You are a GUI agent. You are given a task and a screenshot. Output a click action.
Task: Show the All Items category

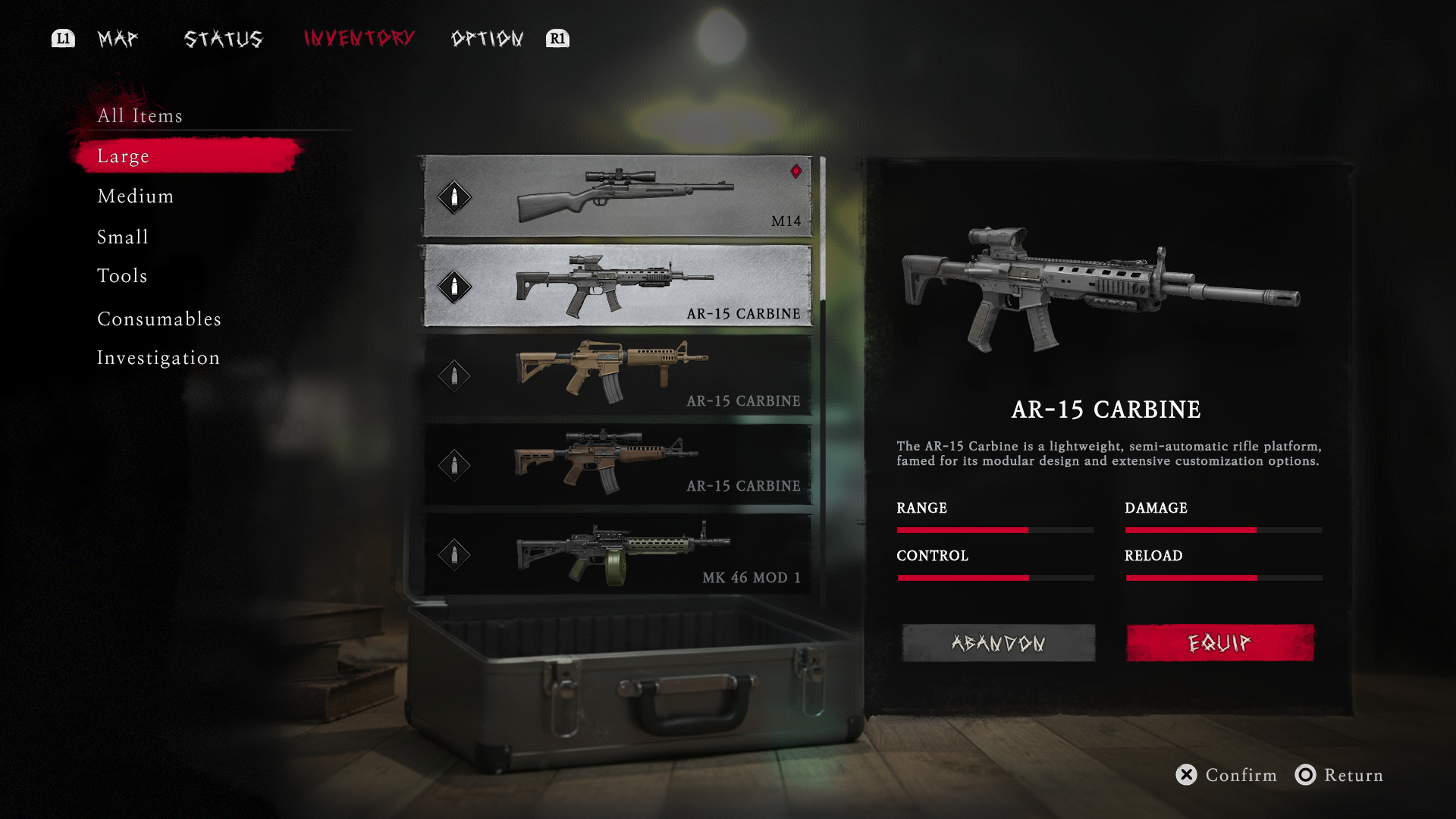pyautogui.click(x=140, y=115)
